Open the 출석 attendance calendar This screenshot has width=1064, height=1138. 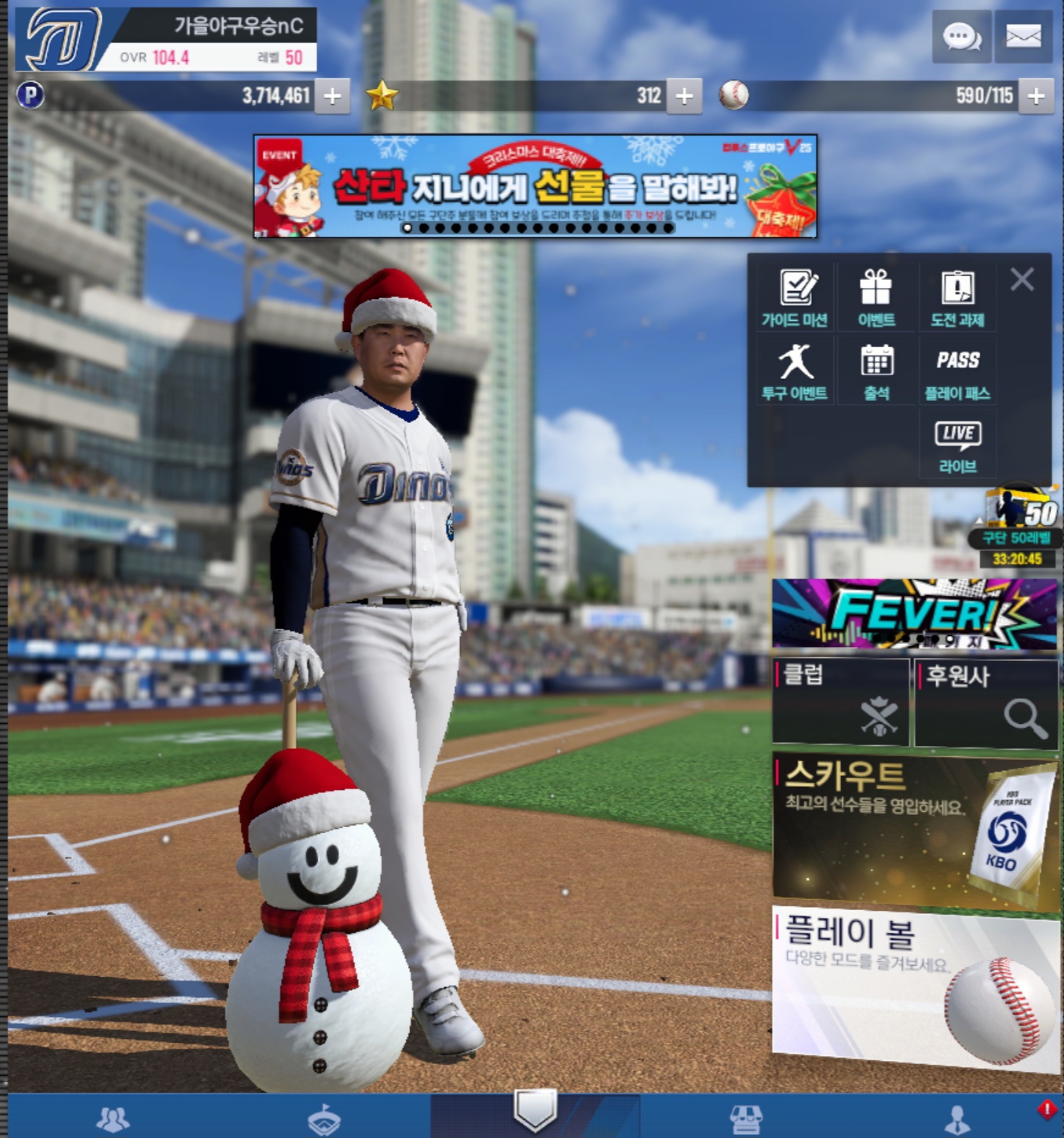tap(876, 372)
